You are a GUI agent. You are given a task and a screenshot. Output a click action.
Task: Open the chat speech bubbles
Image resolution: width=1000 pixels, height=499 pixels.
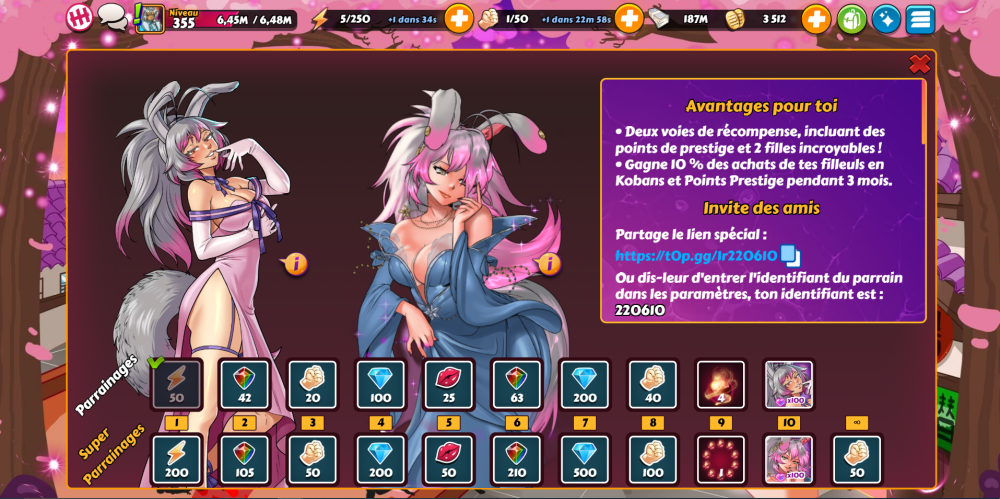point(112,18)
